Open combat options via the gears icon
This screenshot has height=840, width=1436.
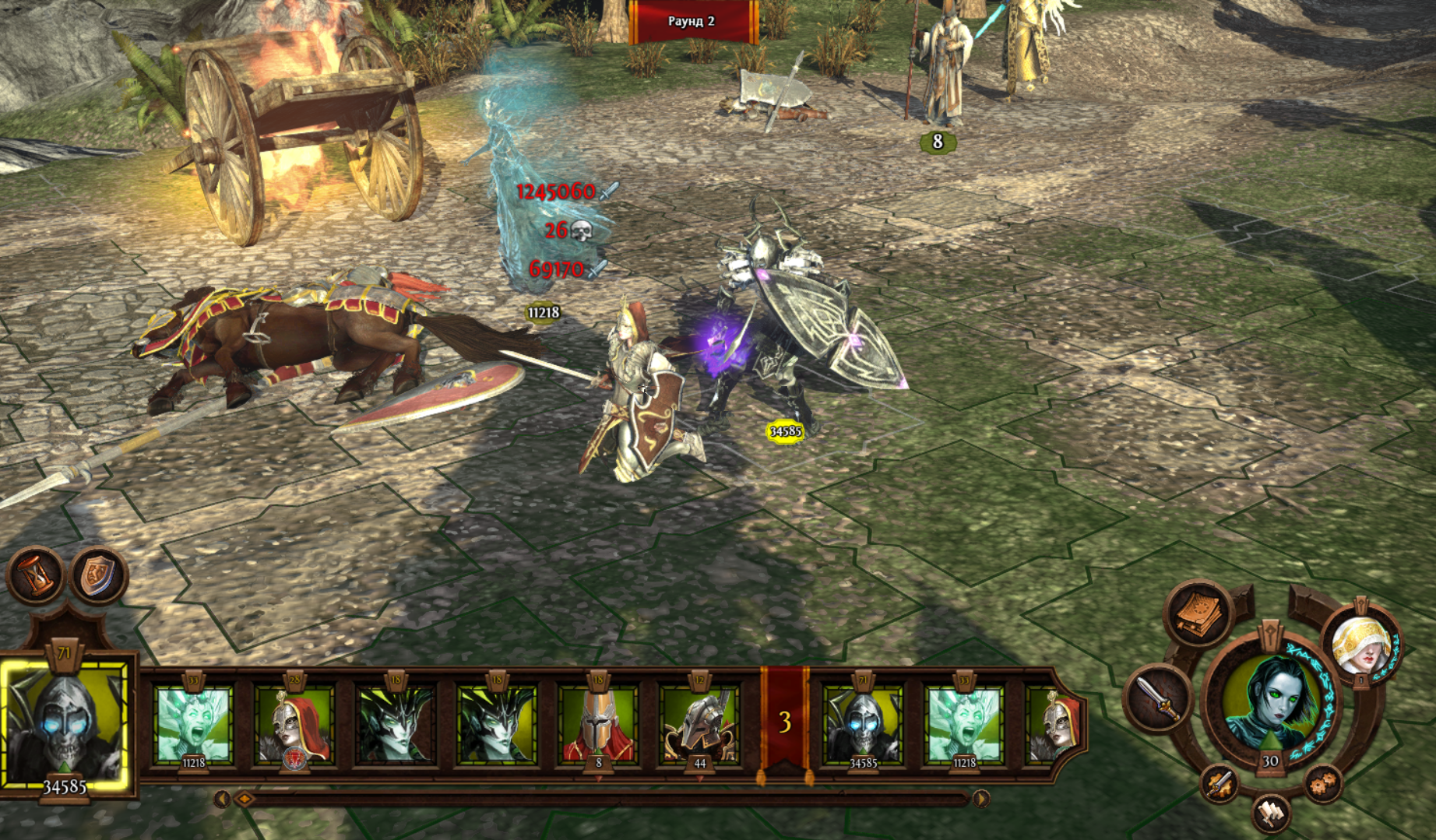coord(1322,784)
